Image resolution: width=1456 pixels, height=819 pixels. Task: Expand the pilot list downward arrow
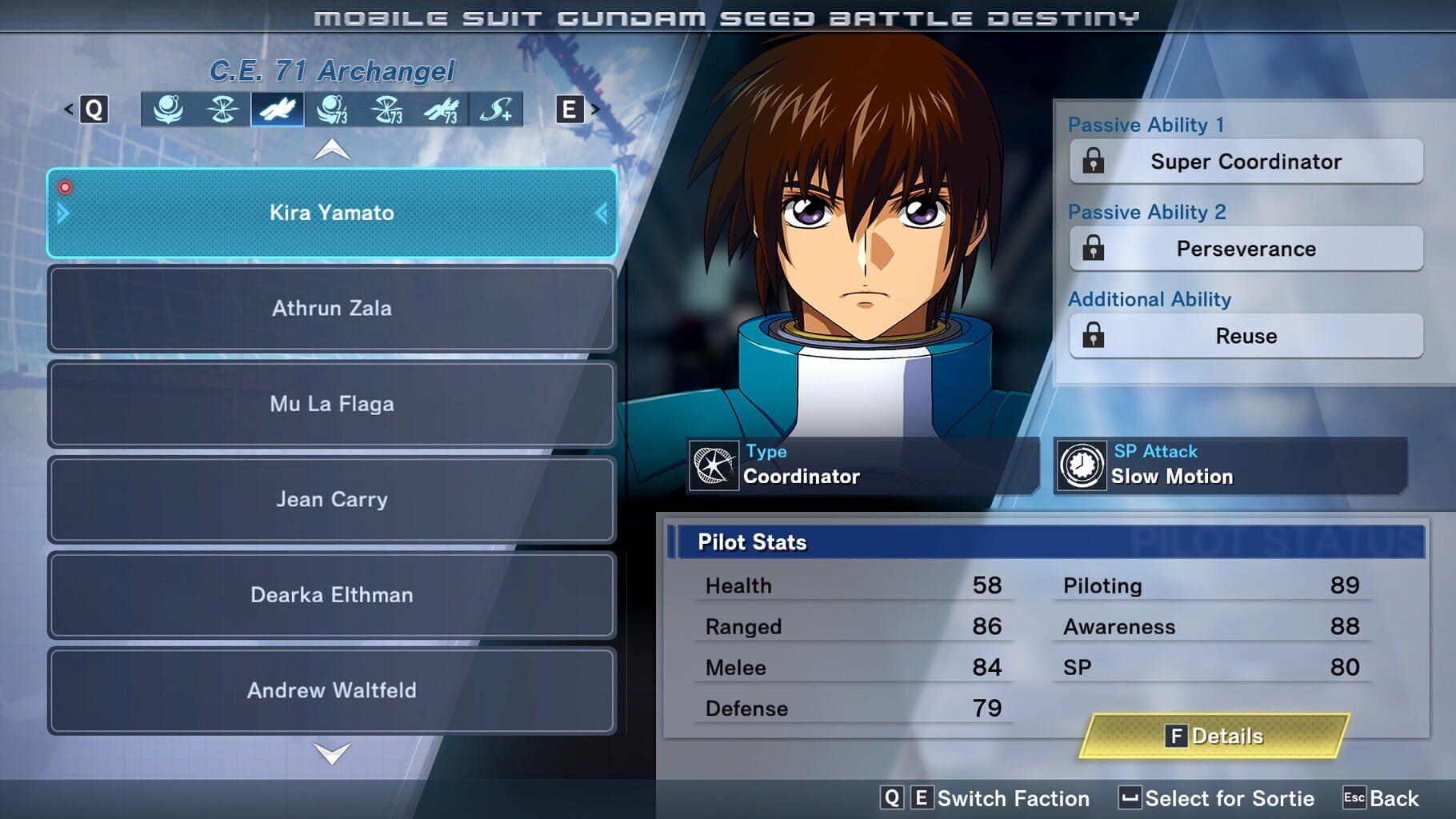coord(331,753)
